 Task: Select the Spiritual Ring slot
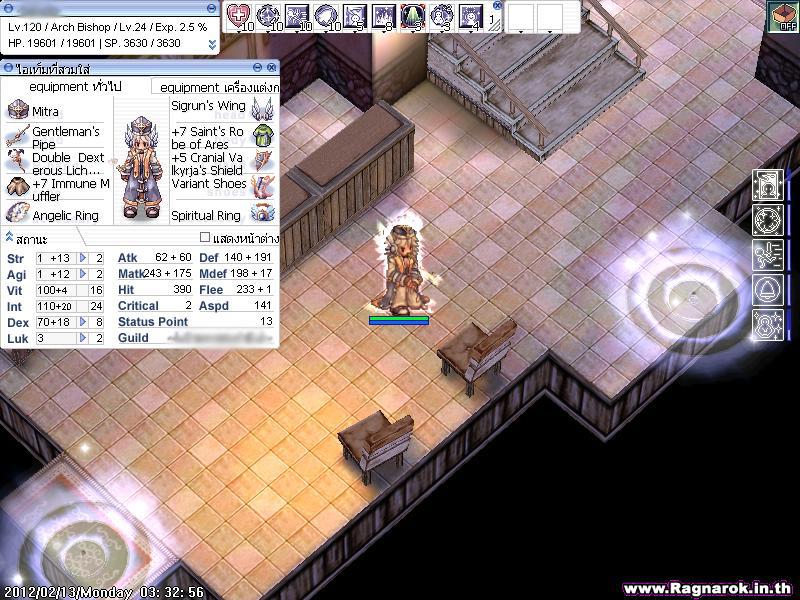(x=262, y=214)
